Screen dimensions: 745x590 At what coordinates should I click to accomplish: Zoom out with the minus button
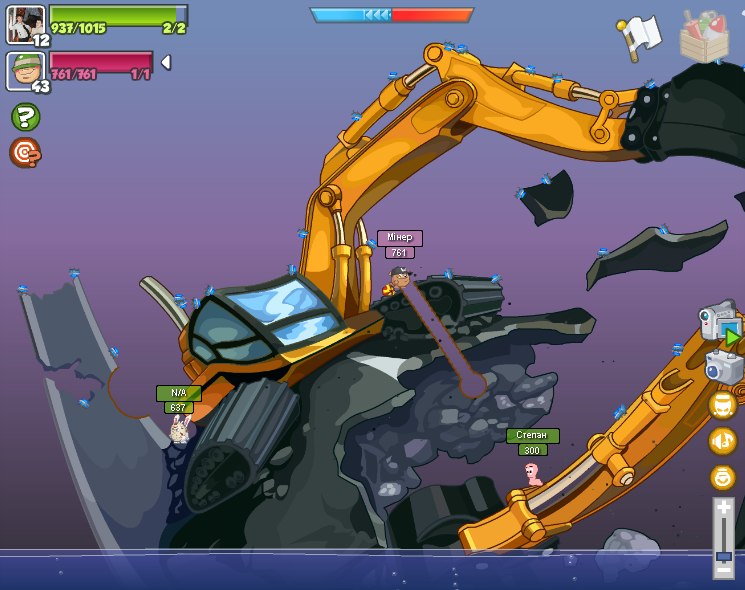(x=723, y=570)
